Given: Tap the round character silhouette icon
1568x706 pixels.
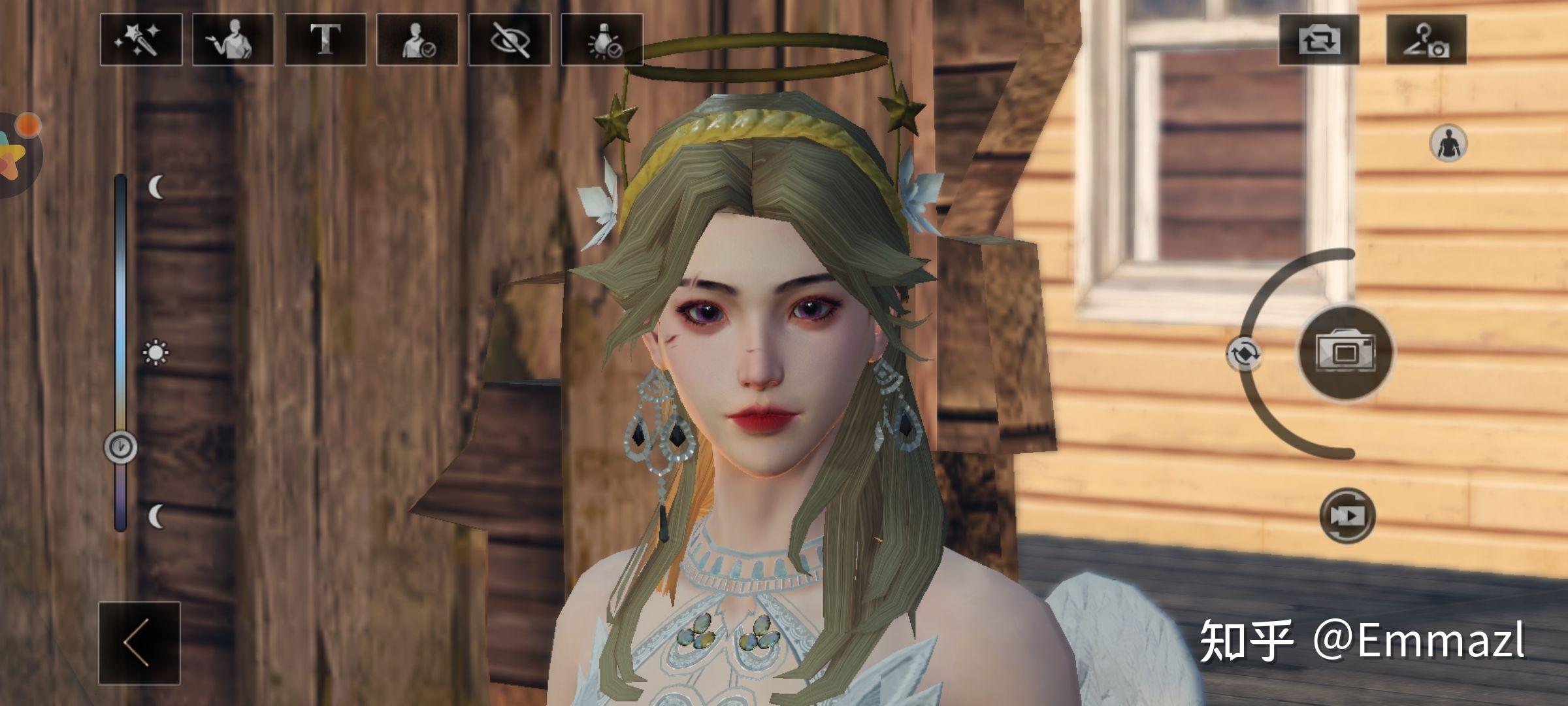Looking at the screenshot, I should click(1448, 143).
